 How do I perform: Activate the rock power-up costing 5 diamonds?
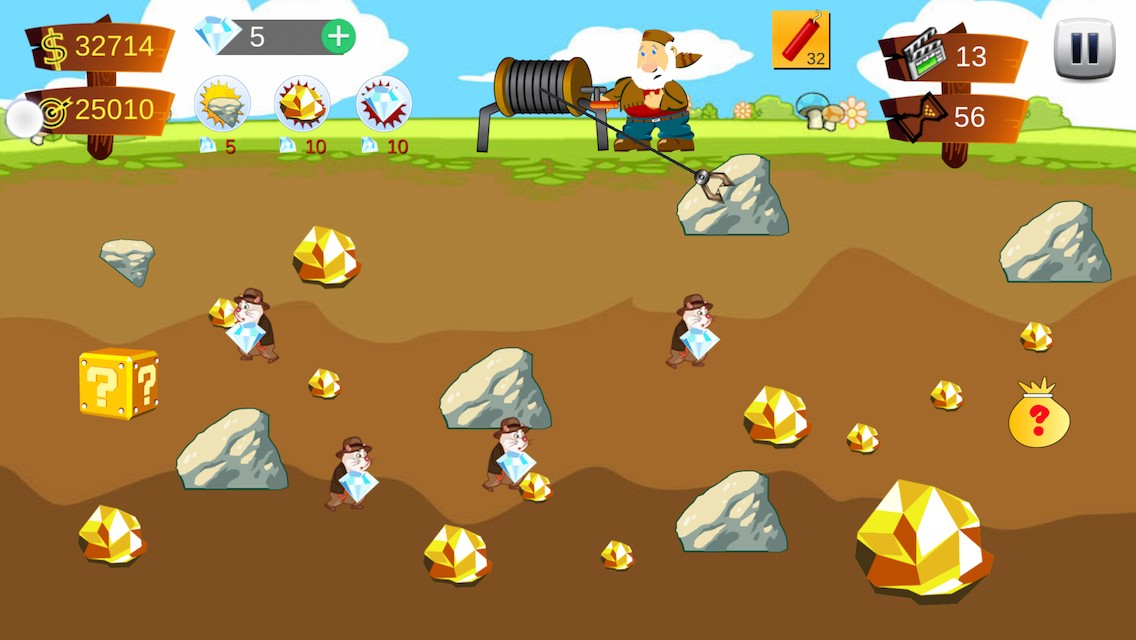221,104
